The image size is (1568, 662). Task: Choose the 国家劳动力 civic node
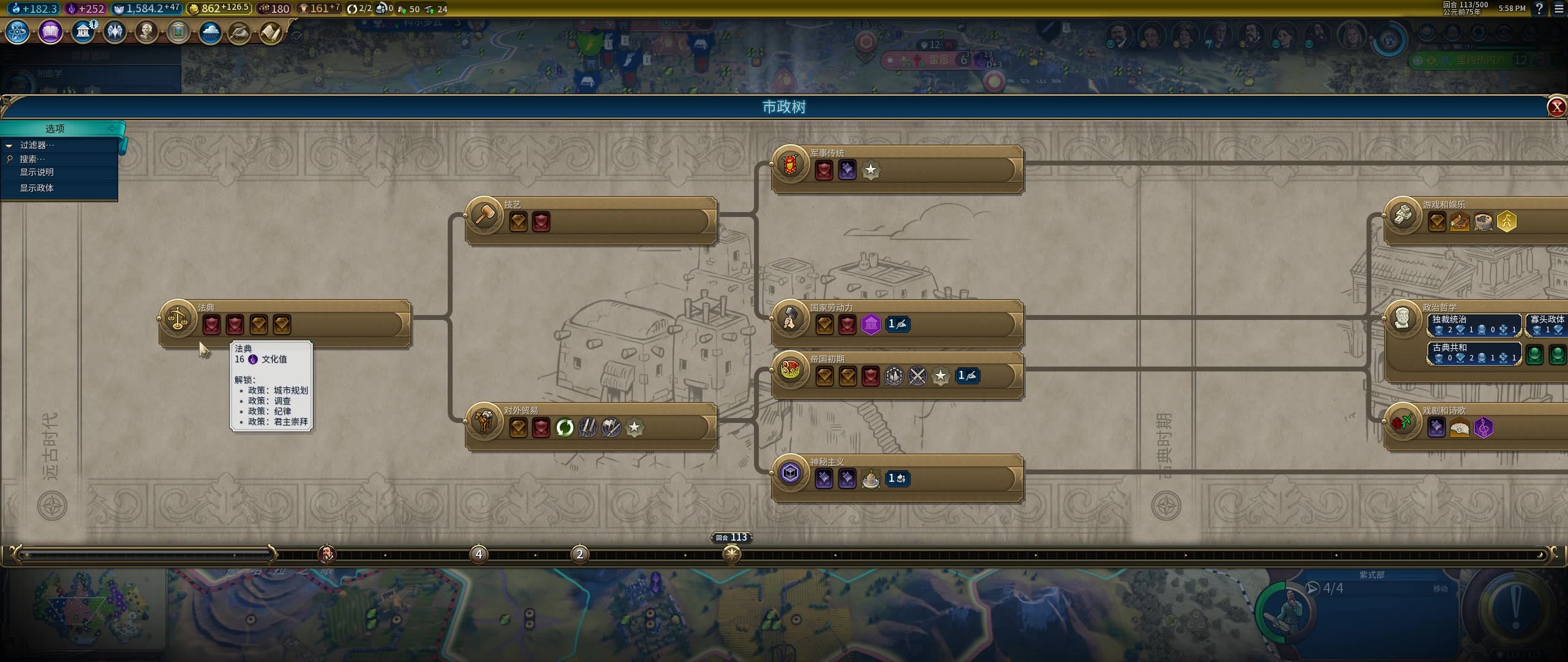coord(790,319)
